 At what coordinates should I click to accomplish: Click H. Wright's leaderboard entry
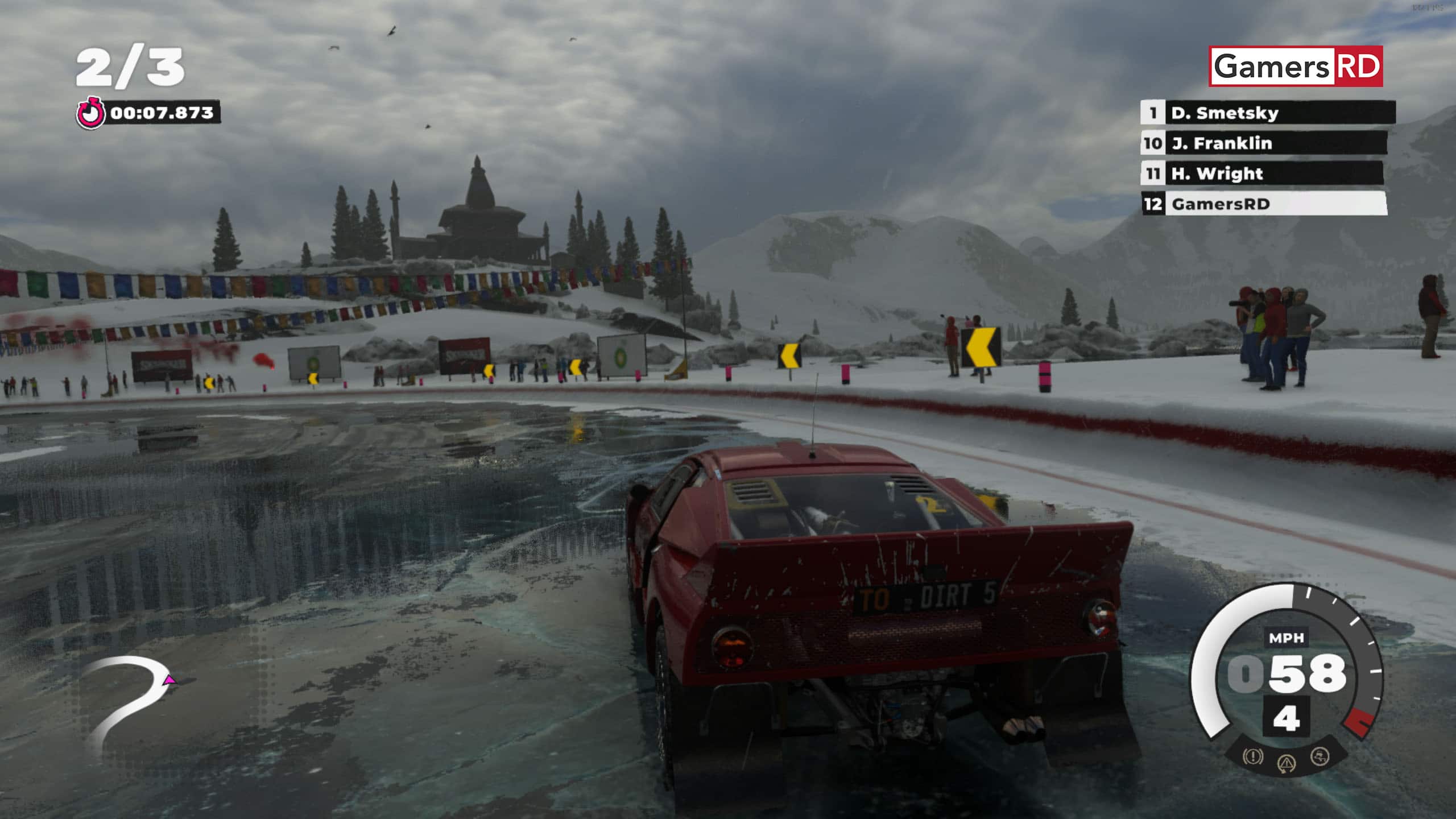(1261, 173)
